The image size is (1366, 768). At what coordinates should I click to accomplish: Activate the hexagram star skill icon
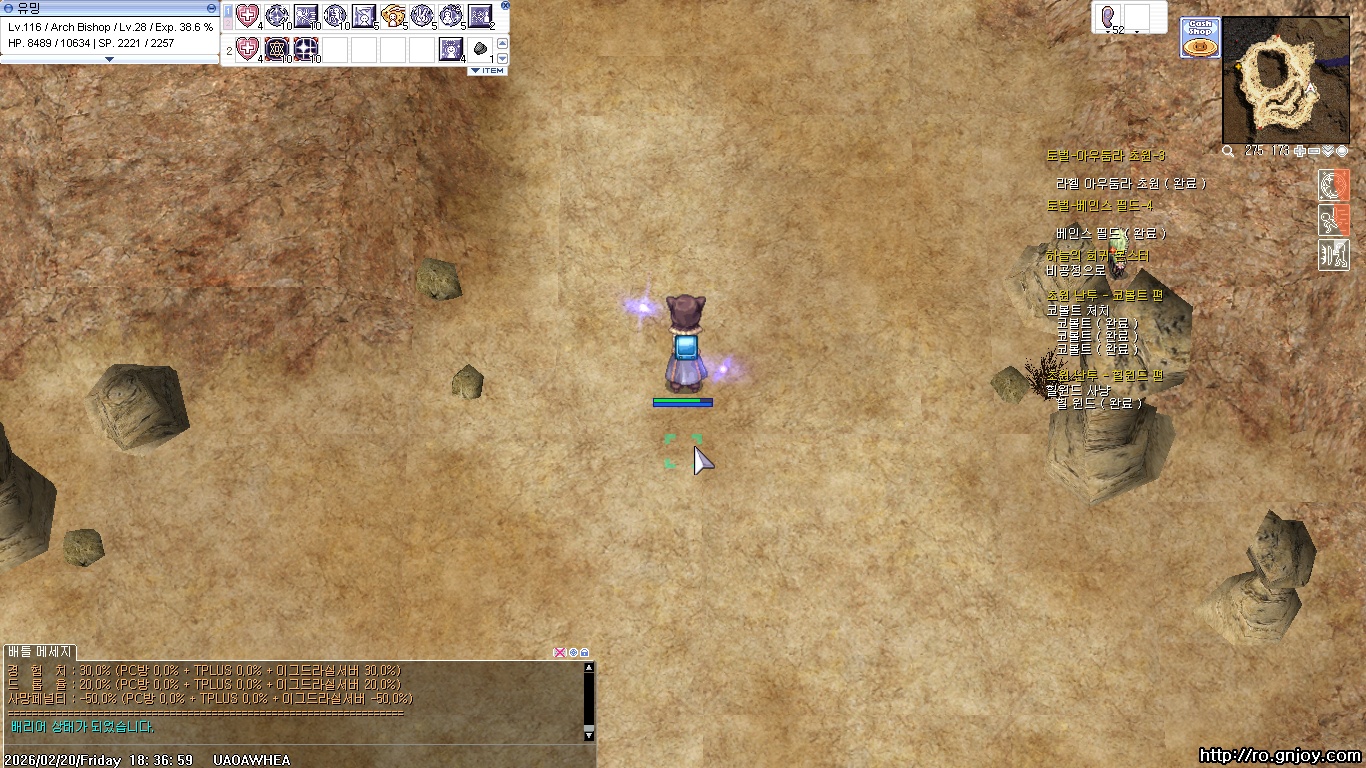click(277, 48)
